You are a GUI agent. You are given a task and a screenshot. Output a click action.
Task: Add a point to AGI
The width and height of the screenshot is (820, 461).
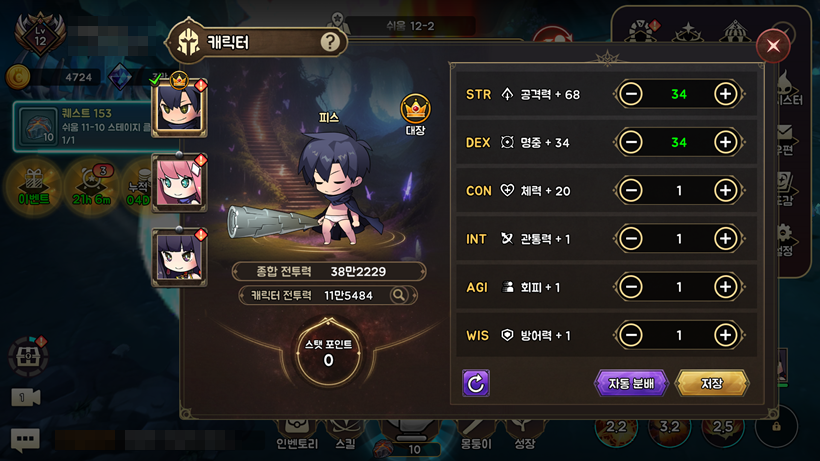pos(726,287)
